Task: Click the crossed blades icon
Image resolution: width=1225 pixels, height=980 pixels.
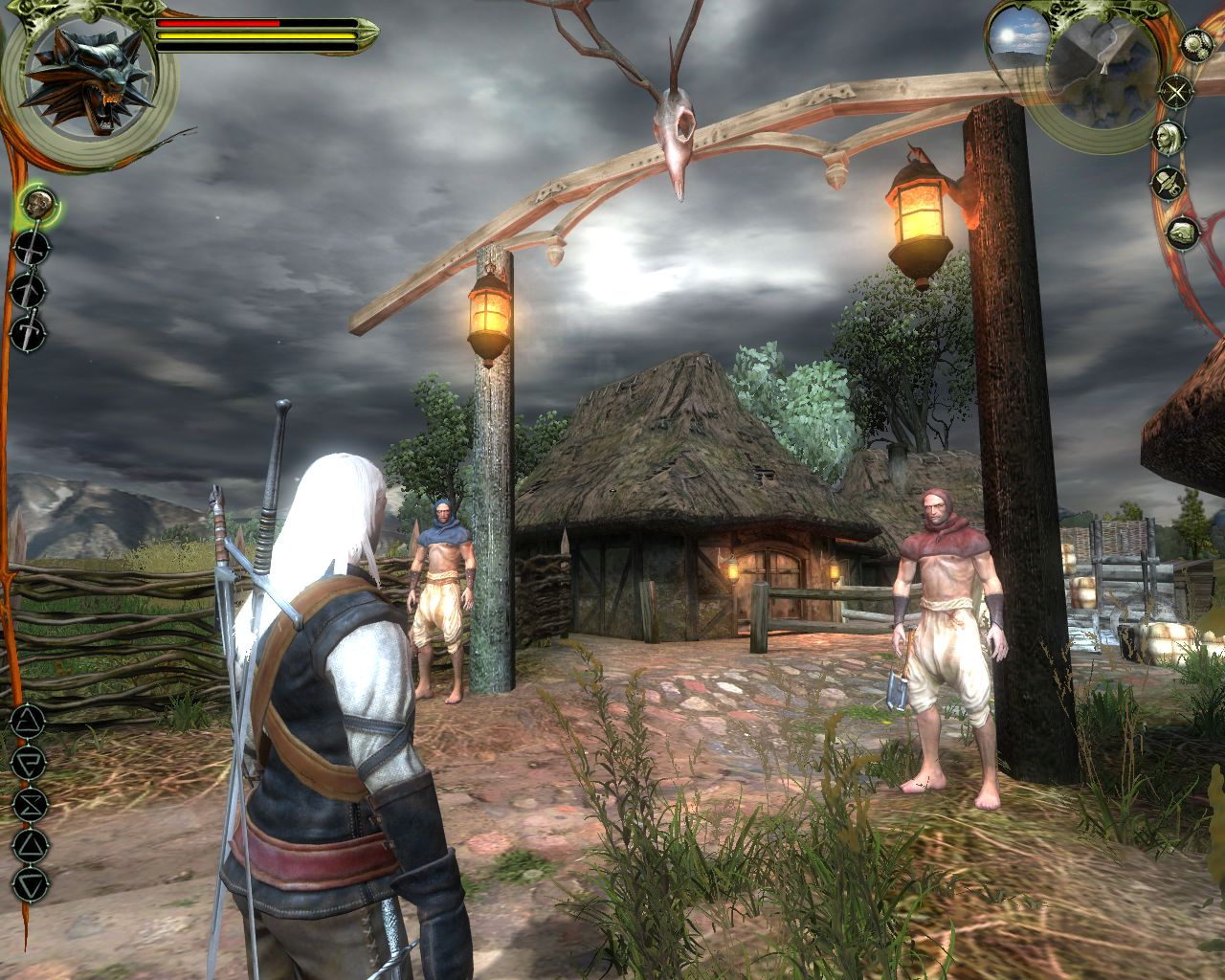Action: pos(1174,92)
